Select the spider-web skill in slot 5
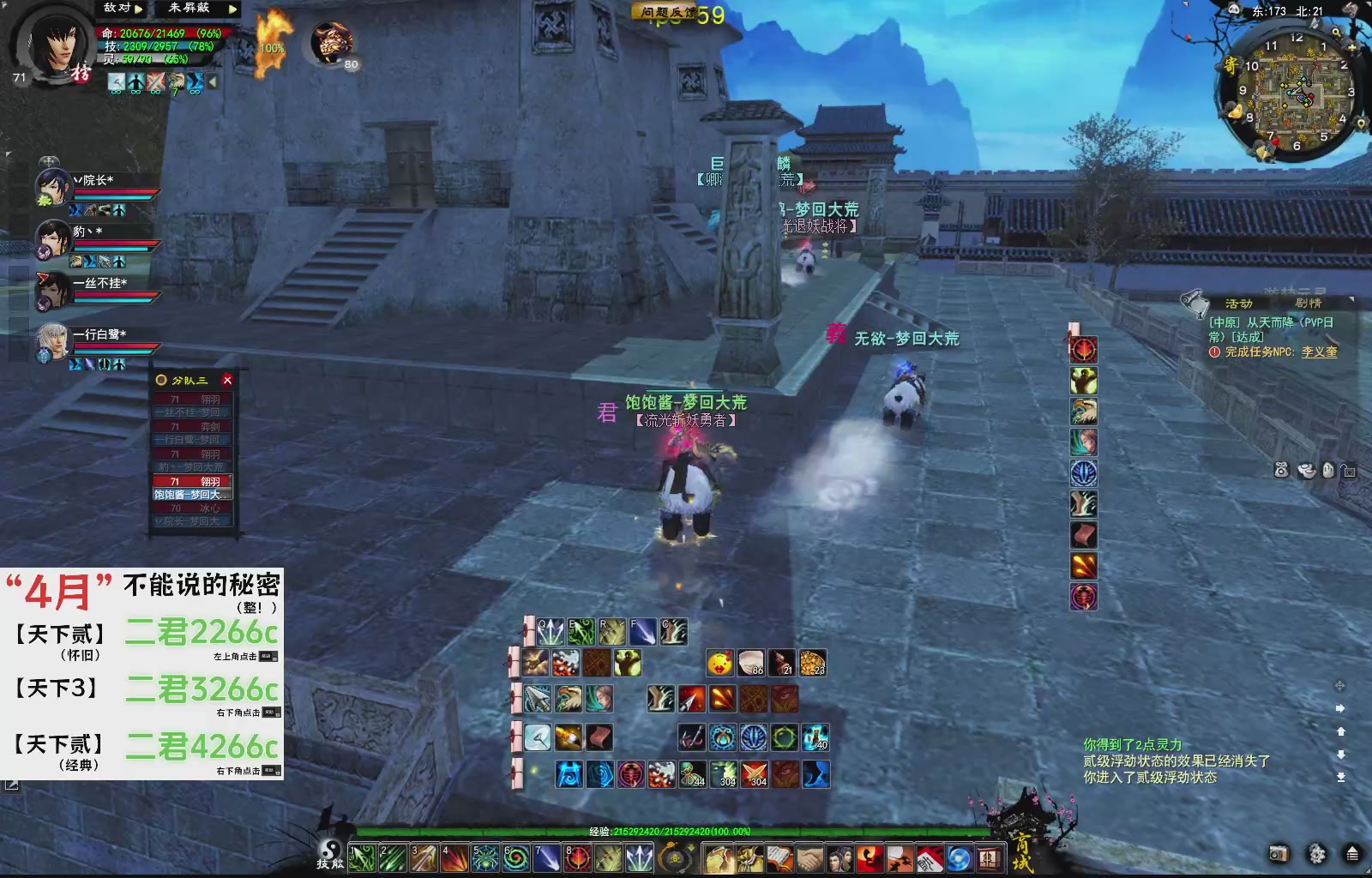 coord(484,858)
